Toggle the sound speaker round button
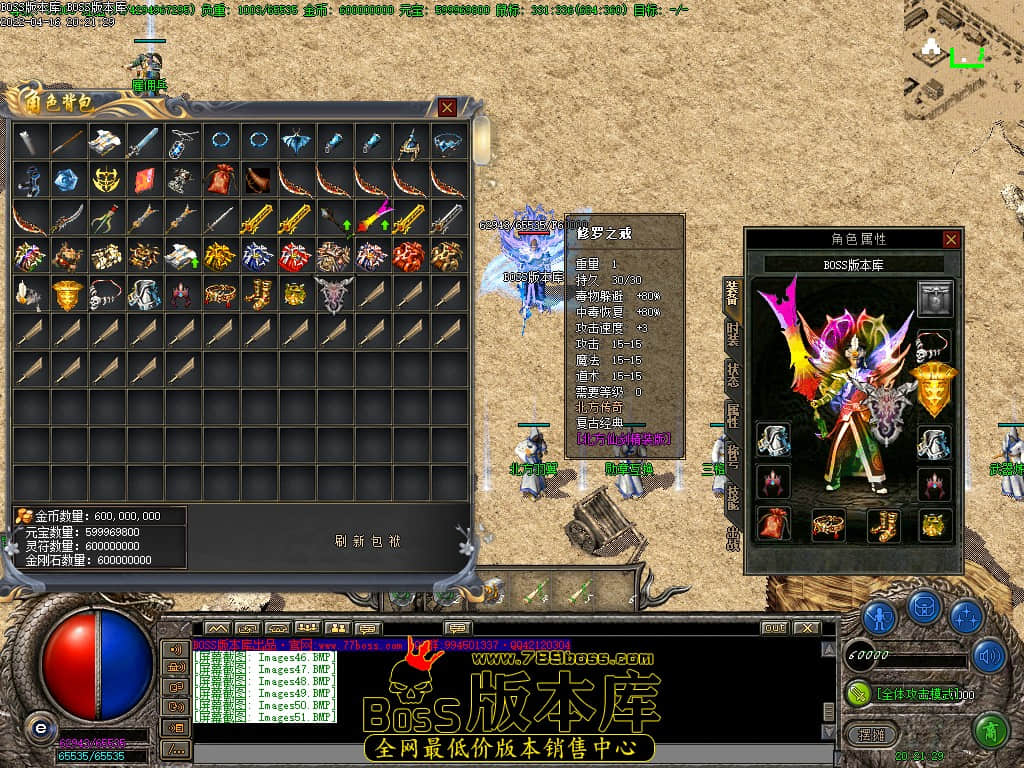Viewport: 1024px width, 768px height. coord(989,656)
